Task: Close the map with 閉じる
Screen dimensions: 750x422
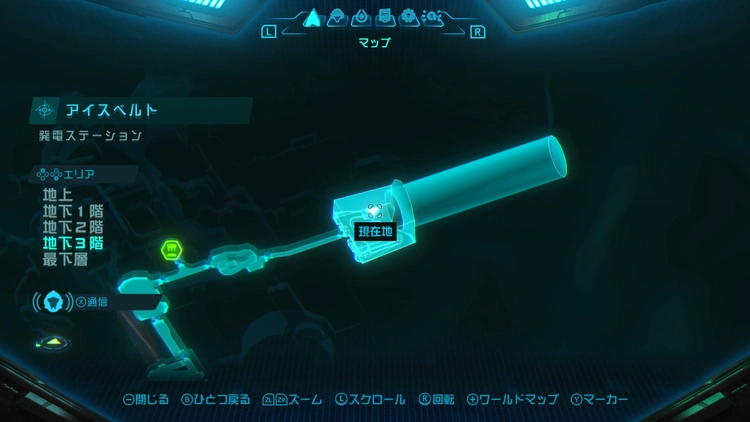Action: pyautogui.click(x=145, y=399)
